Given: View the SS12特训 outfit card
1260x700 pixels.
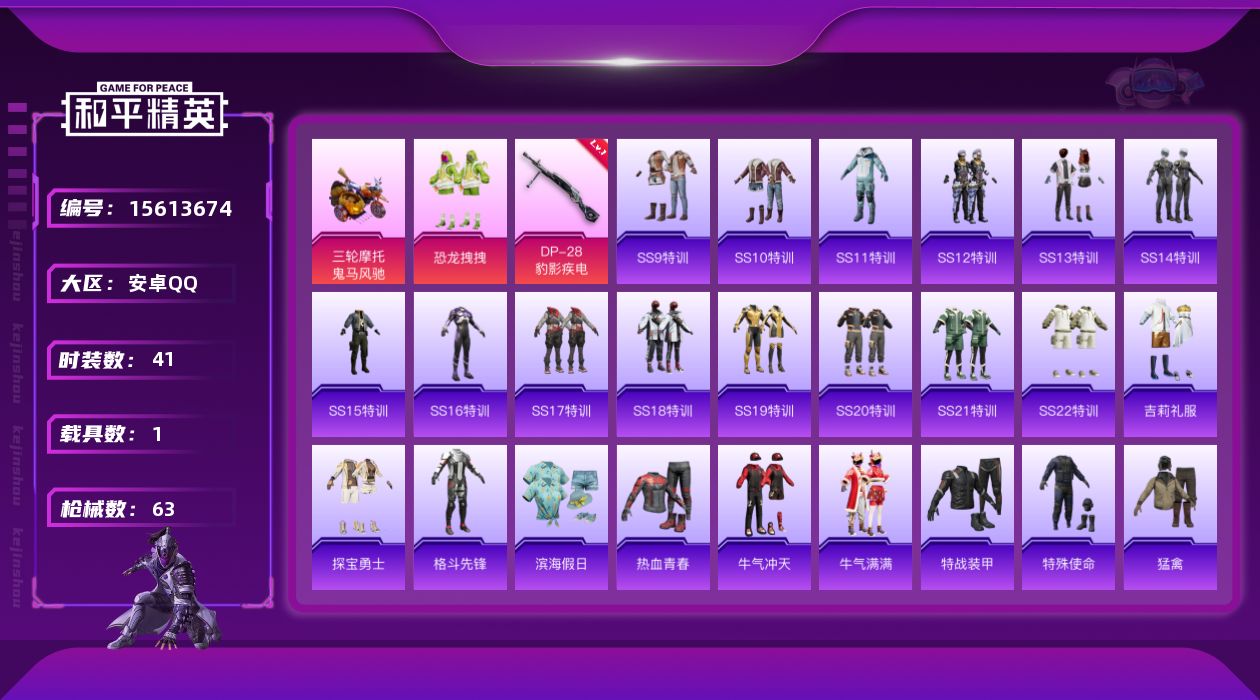Looking at the screenshot, I should click(x=967, y=211).
